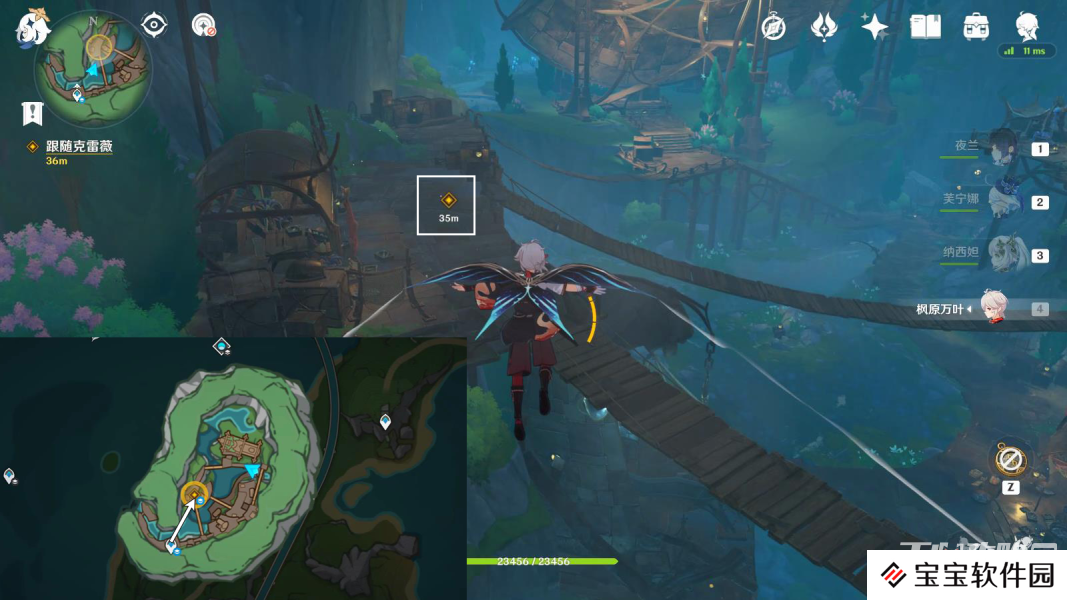Select active character 枫原万叶

[992, 308]
